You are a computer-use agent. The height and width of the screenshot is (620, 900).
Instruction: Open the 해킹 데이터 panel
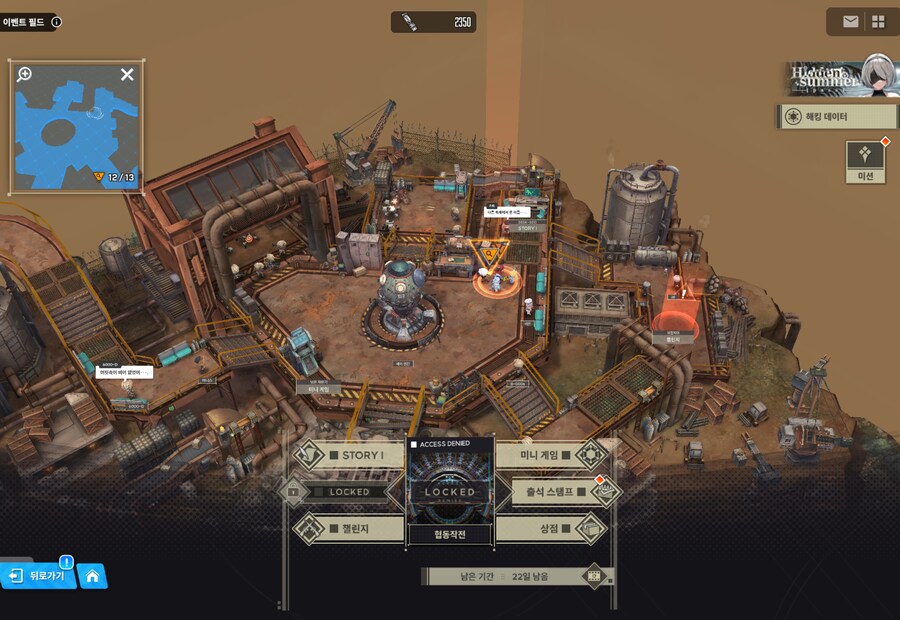(823, 117)
